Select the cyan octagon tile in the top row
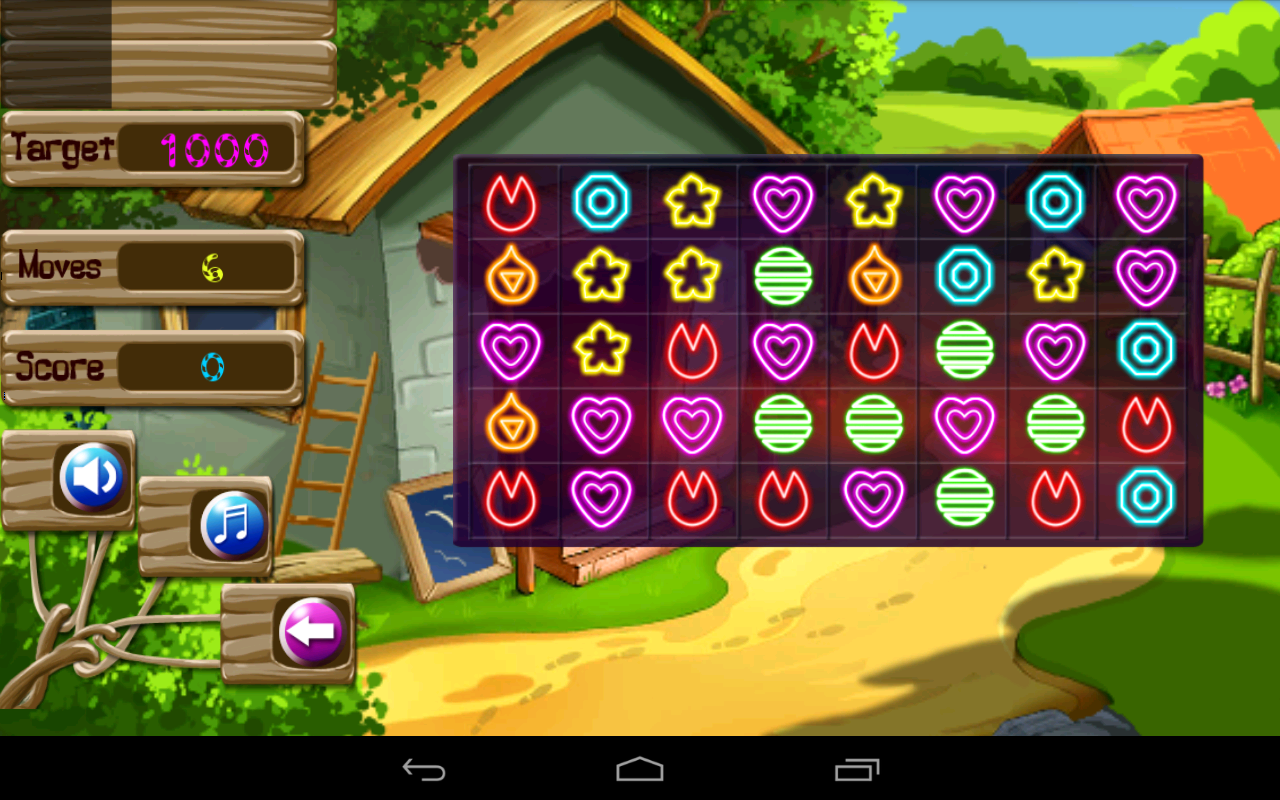The image size is (1280, 800). 602,202
